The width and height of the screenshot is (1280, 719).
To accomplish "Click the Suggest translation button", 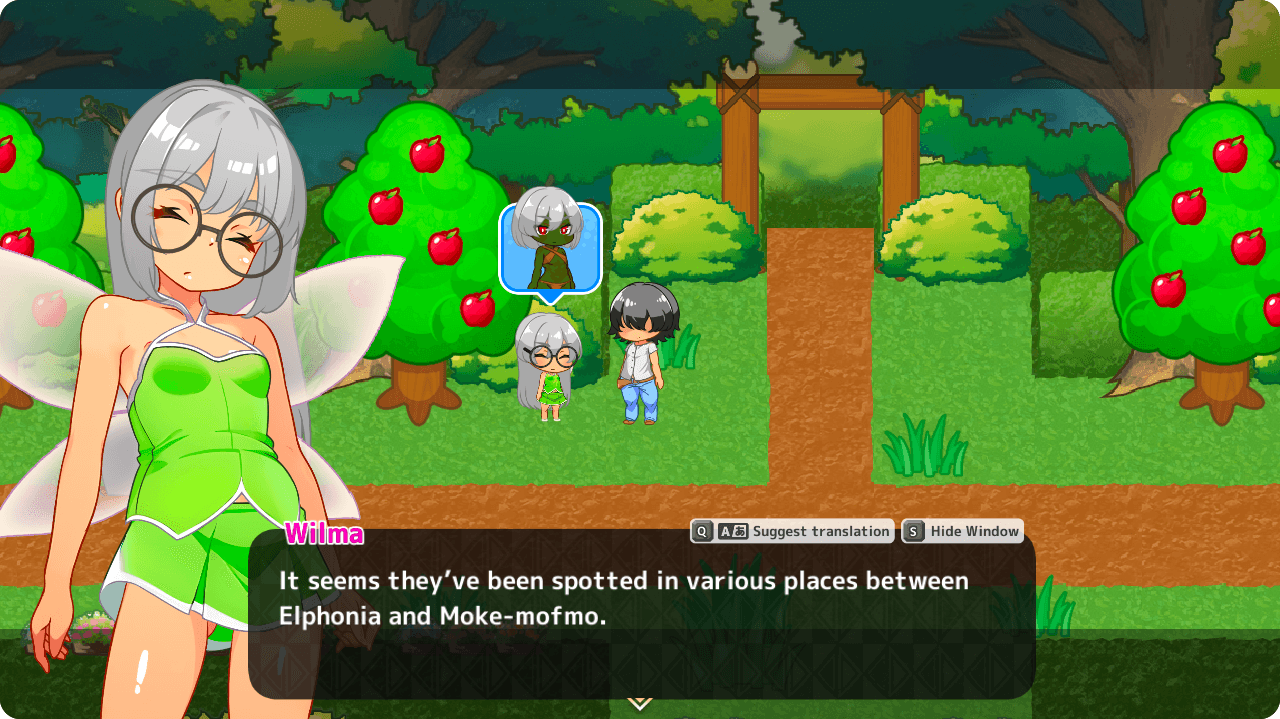I will click(x=792, y=532).
